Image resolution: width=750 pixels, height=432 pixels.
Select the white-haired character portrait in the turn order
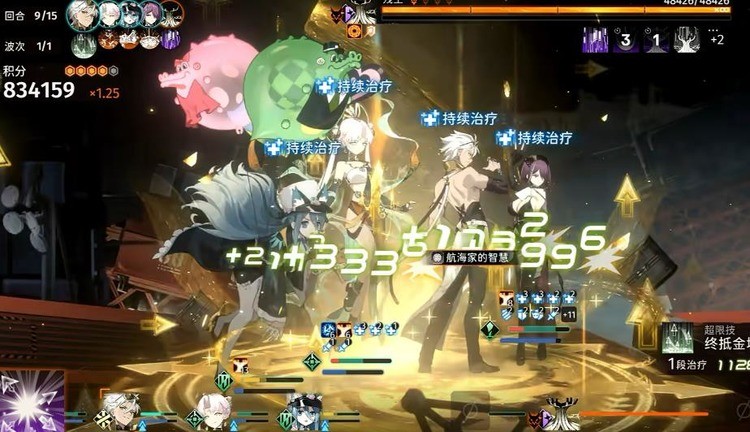tap(84, 14)
